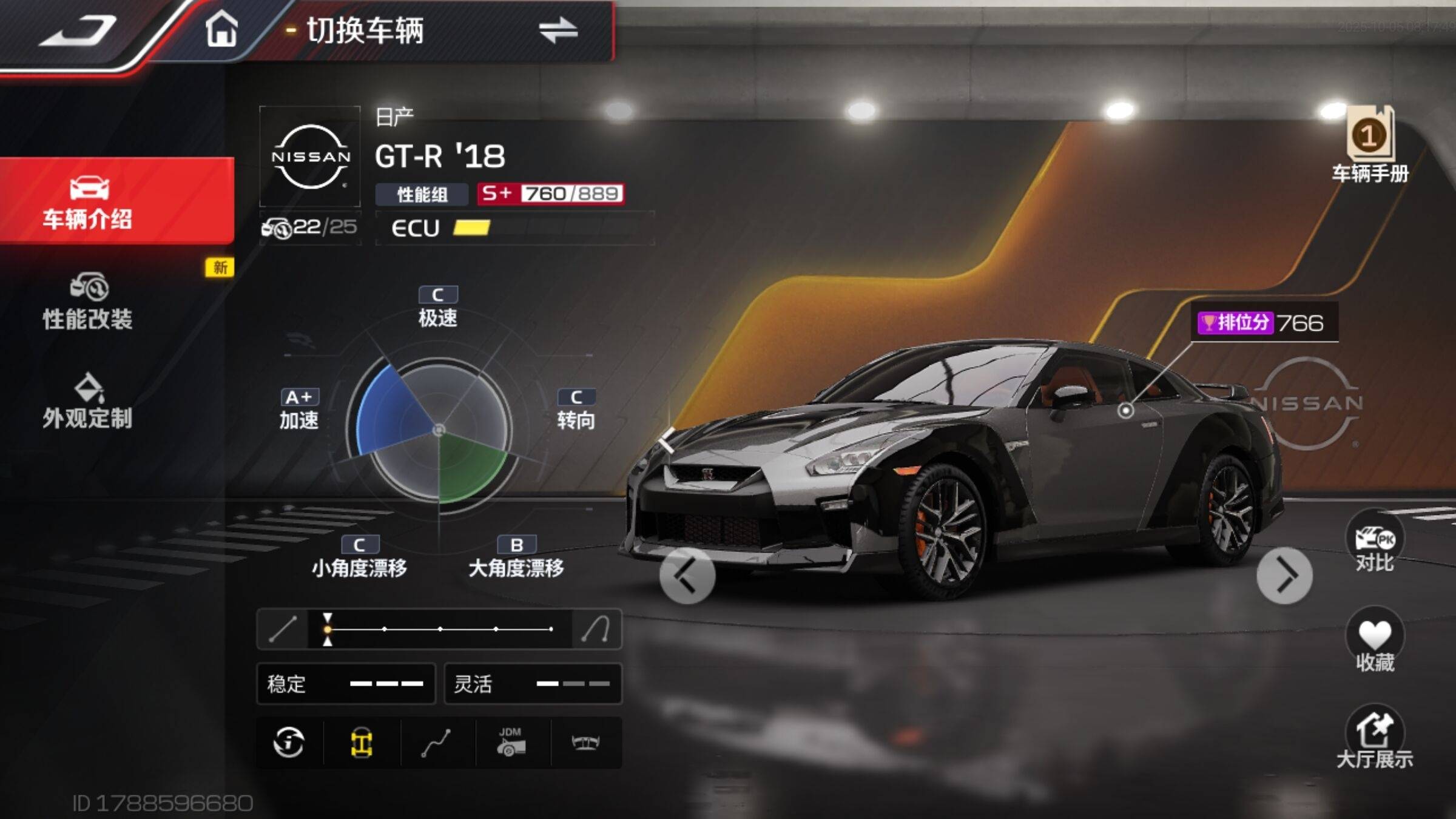This screenshot has width=1456, height=819.
Task: Go back using the top-left arrow
Action: [79, 30]
